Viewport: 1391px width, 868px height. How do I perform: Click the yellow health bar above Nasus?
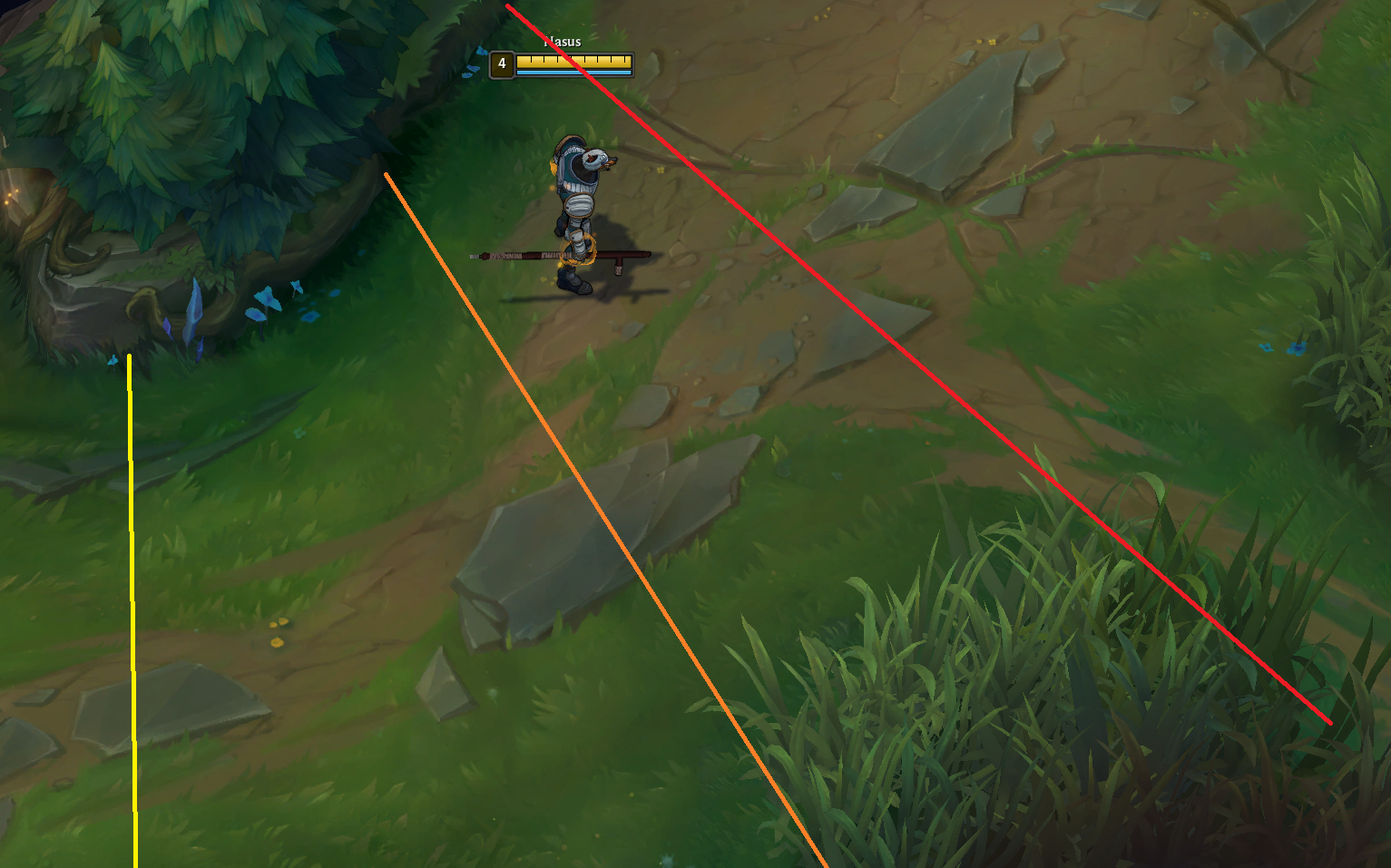click(x=570, y=60)
